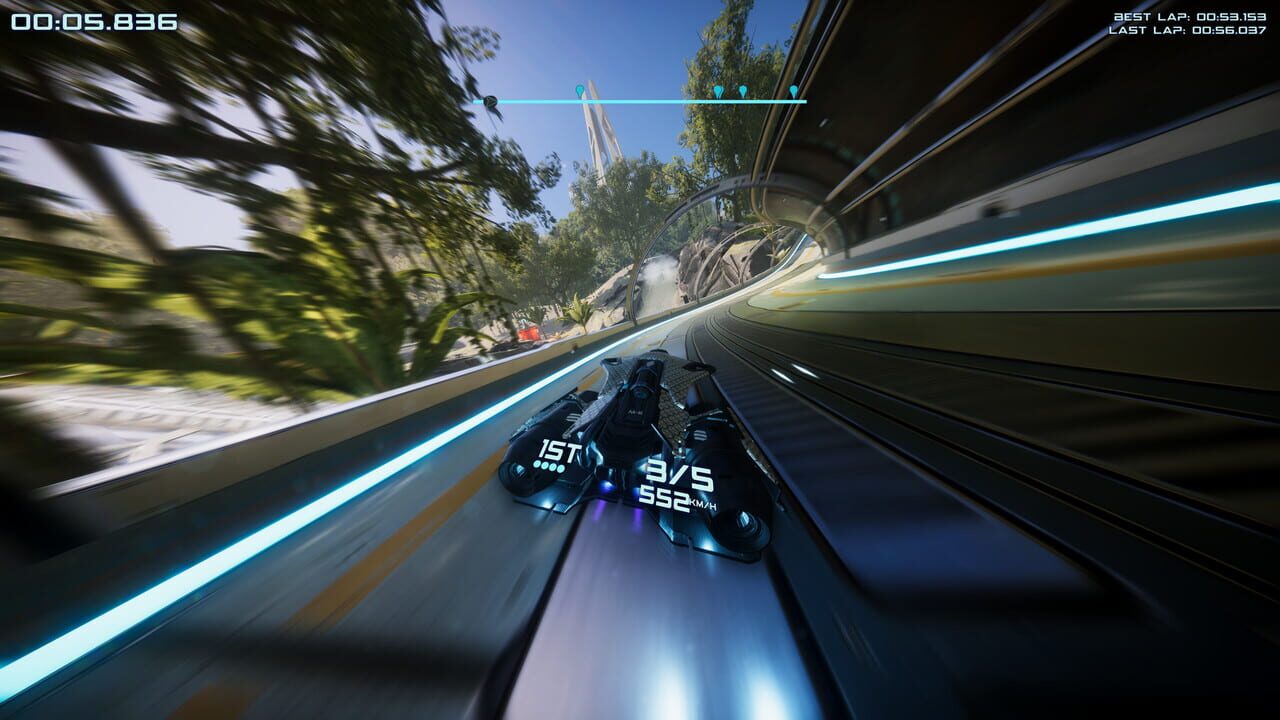Expand the LAST LAP: 00:56.037 entry
The height and width of the screenshot is (720, 1280).
point(1185,29)
